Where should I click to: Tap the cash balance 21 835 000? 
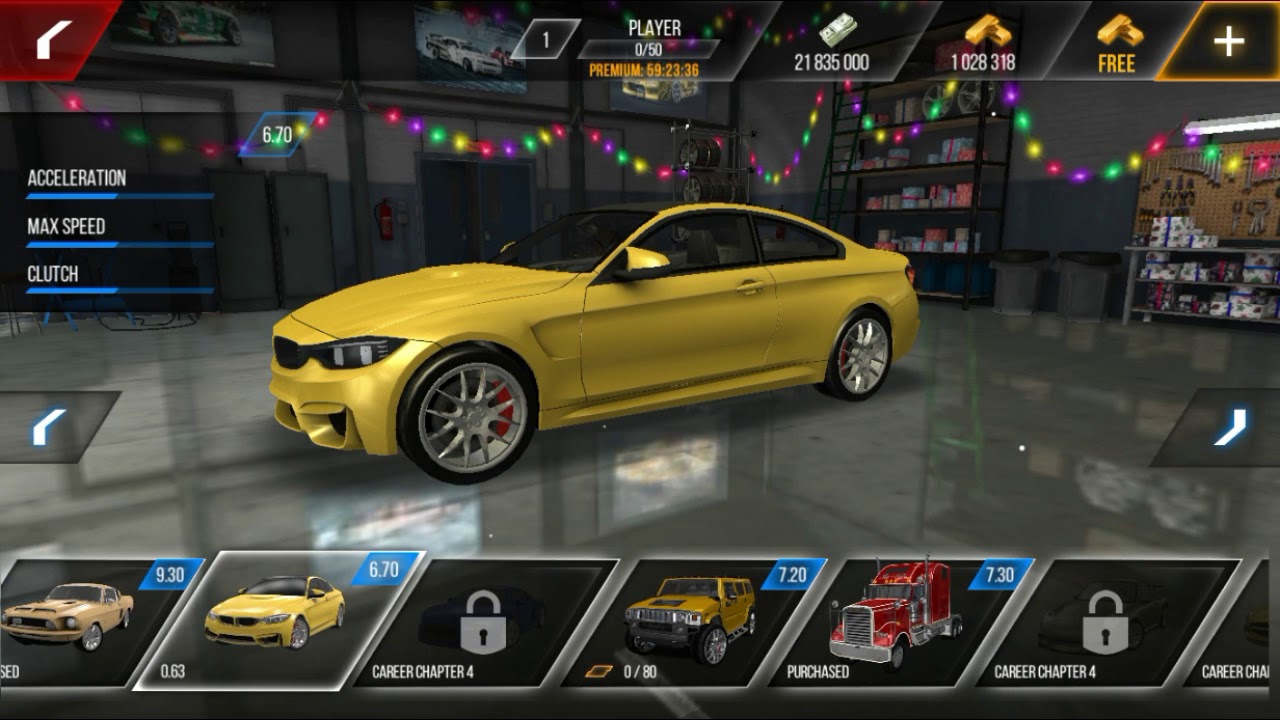pyautogui.click(x=832, y=44)
